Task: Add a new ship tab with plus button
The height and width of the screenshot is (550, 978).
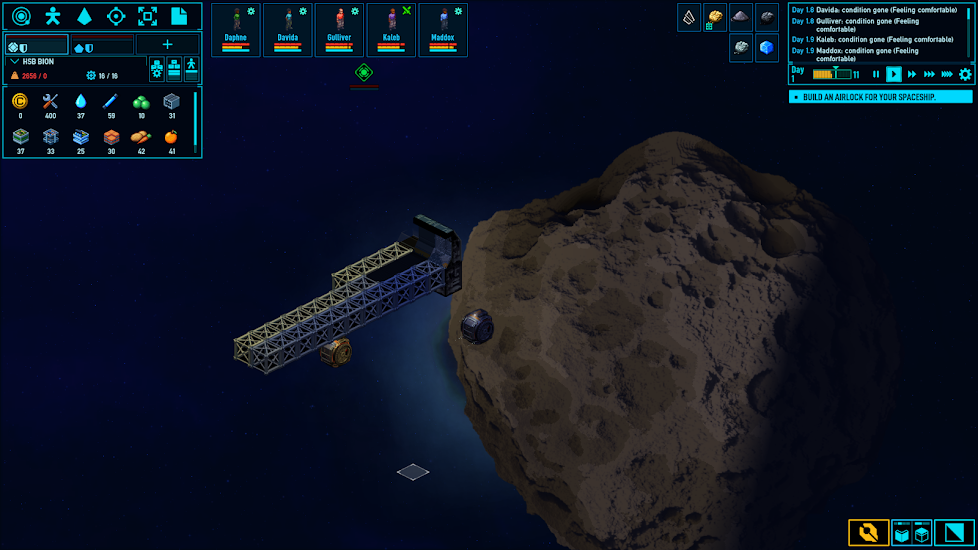Action: pos(167,45)
